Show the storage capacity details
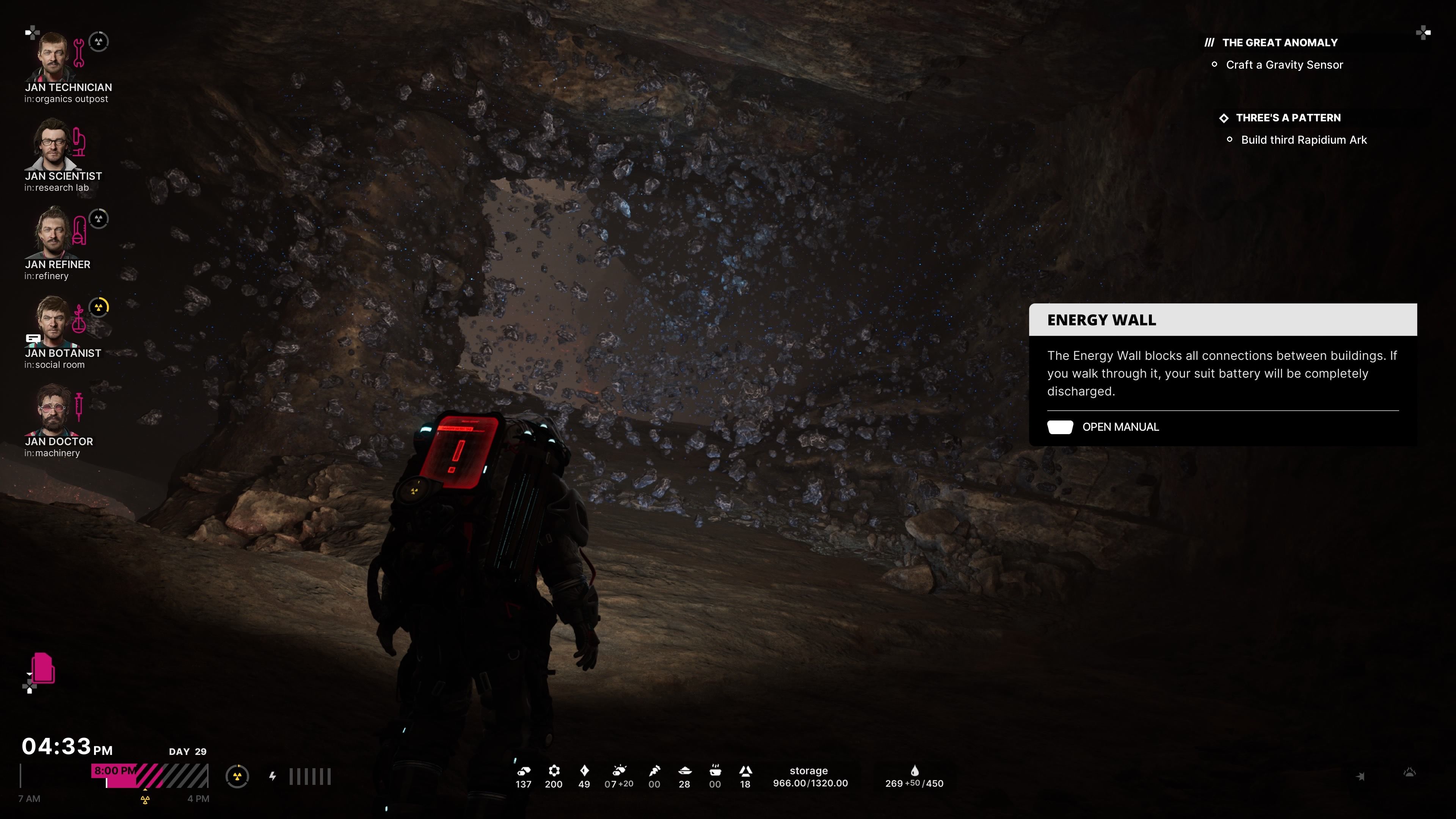 pos(810,777)
